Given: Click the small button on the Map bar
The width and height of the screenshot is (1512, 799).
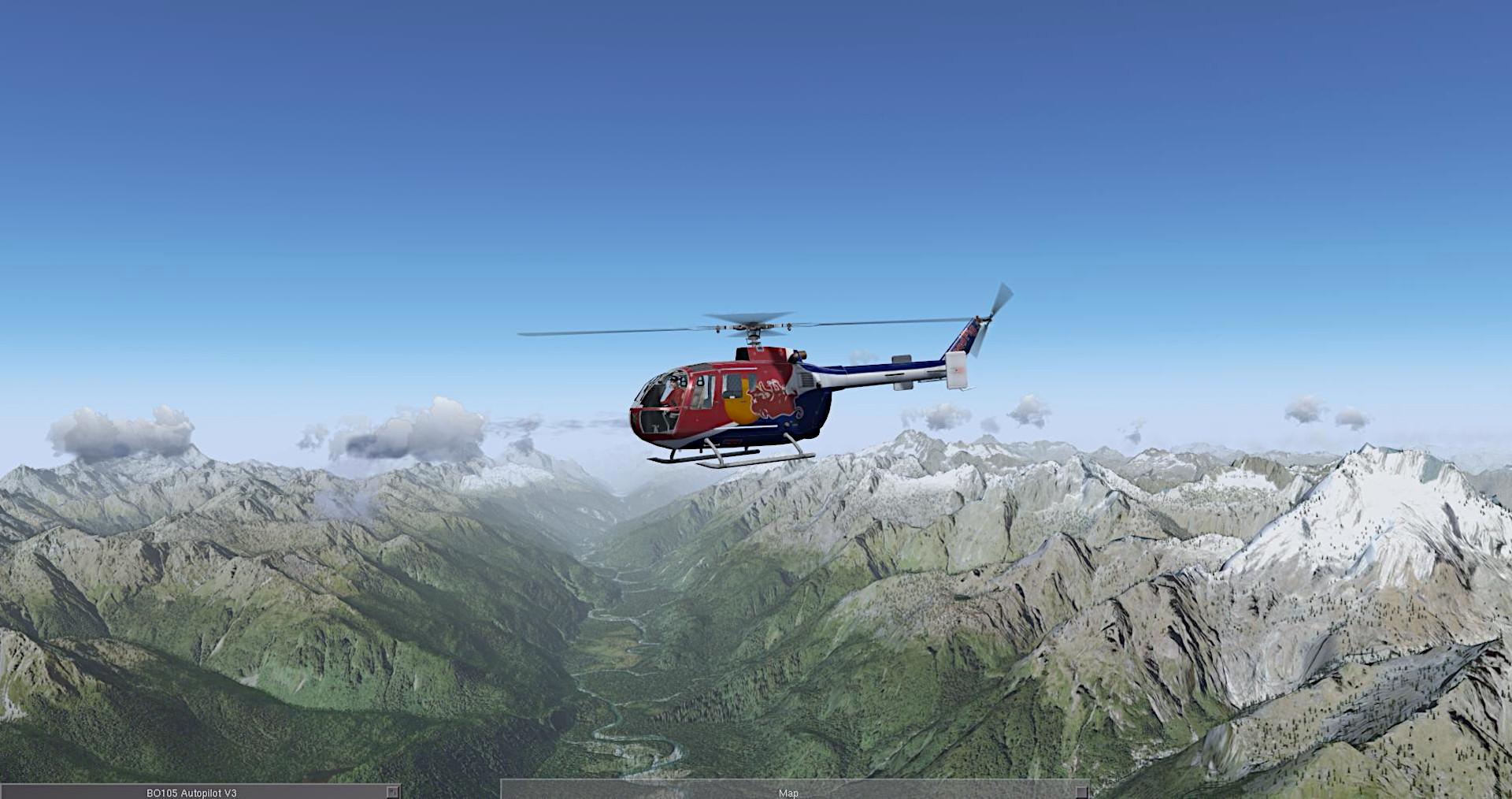Looking at the screenshot, I should tap(1082, 791).
